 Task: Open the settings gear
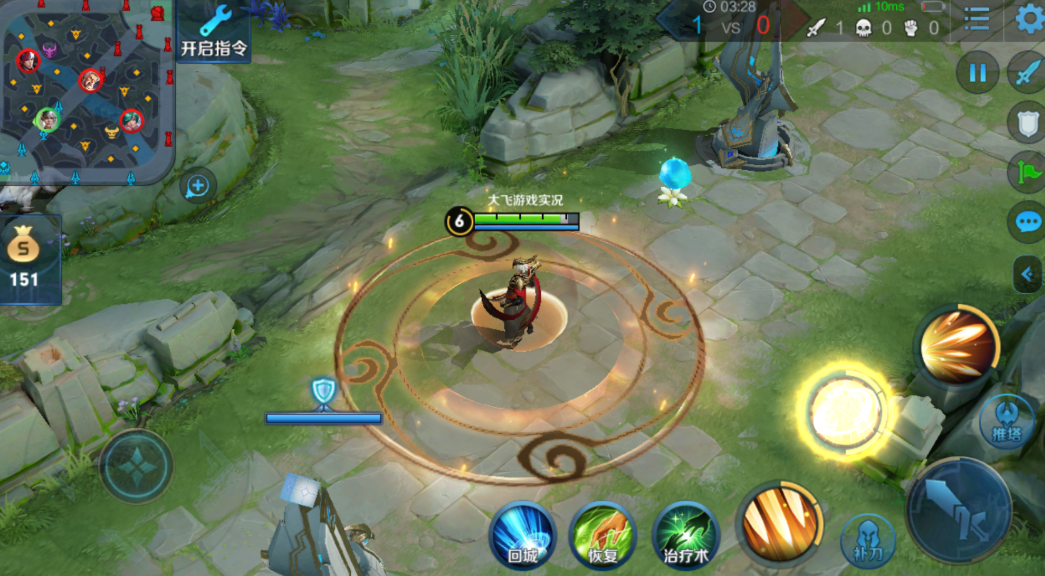tap(1028, 18)
